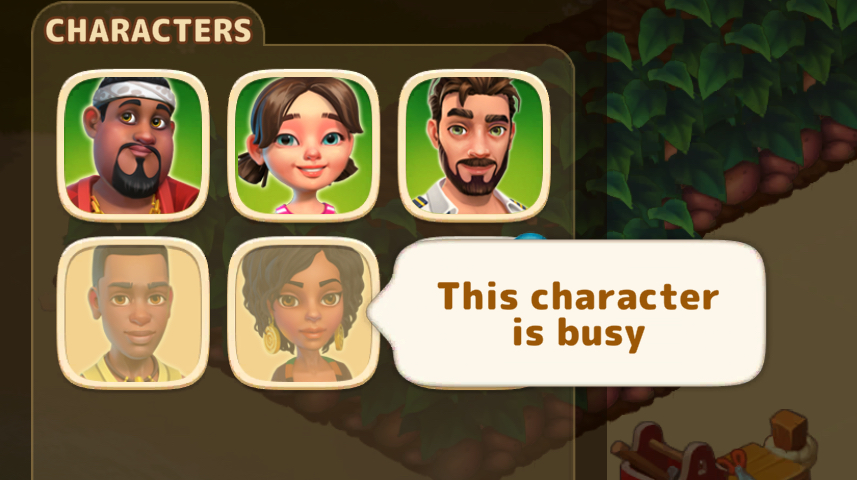
Task: Pick the bearded green-eyed man portrait
Action: click(x=474, y=145)
